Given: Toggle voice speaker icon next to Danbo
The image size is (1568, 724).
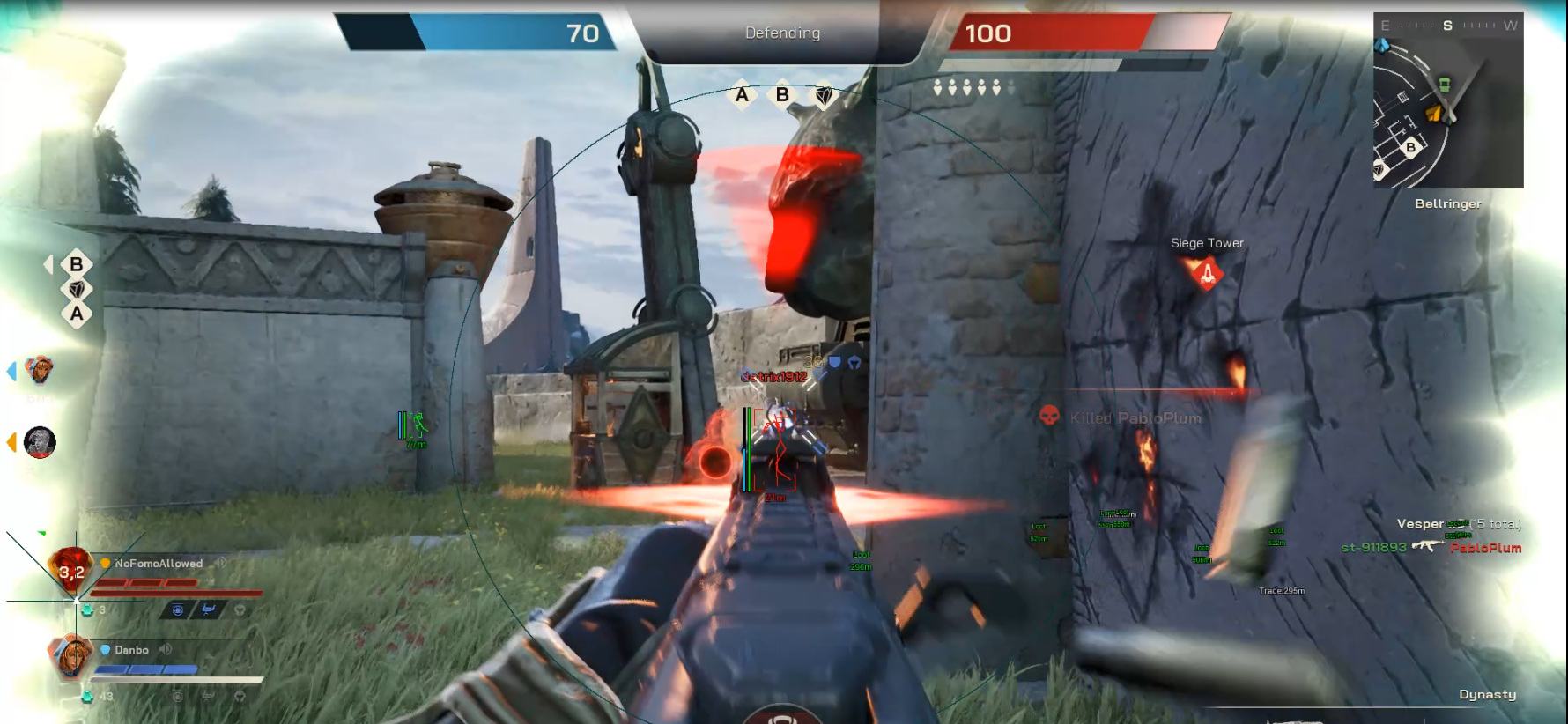Looking at the screenshot, I should point(166,650).
